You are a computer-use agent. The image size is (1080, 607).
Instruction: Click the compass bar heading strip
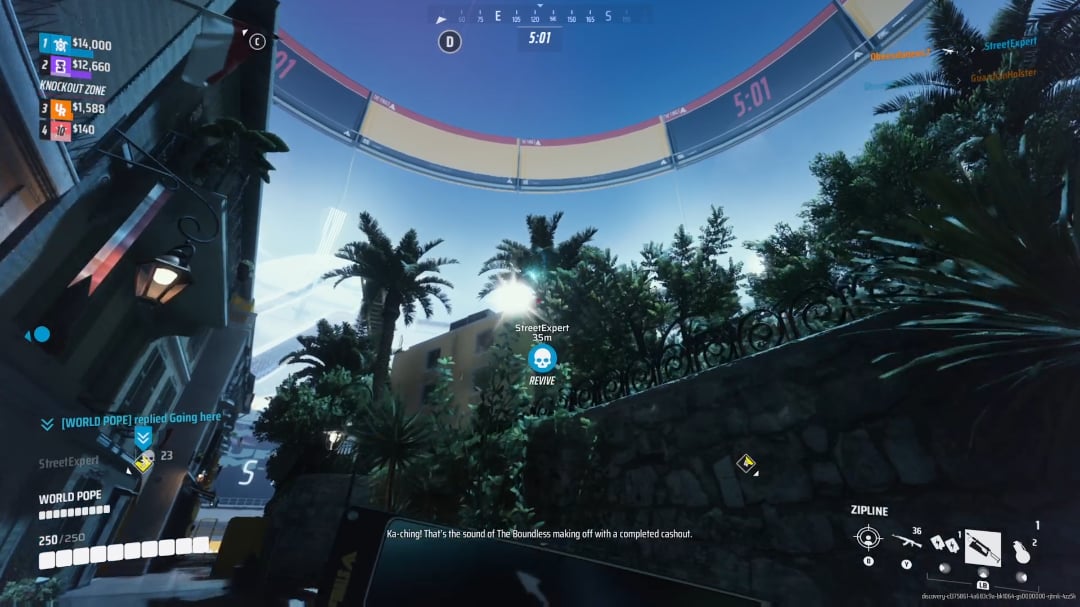click(x=540, y=17)
